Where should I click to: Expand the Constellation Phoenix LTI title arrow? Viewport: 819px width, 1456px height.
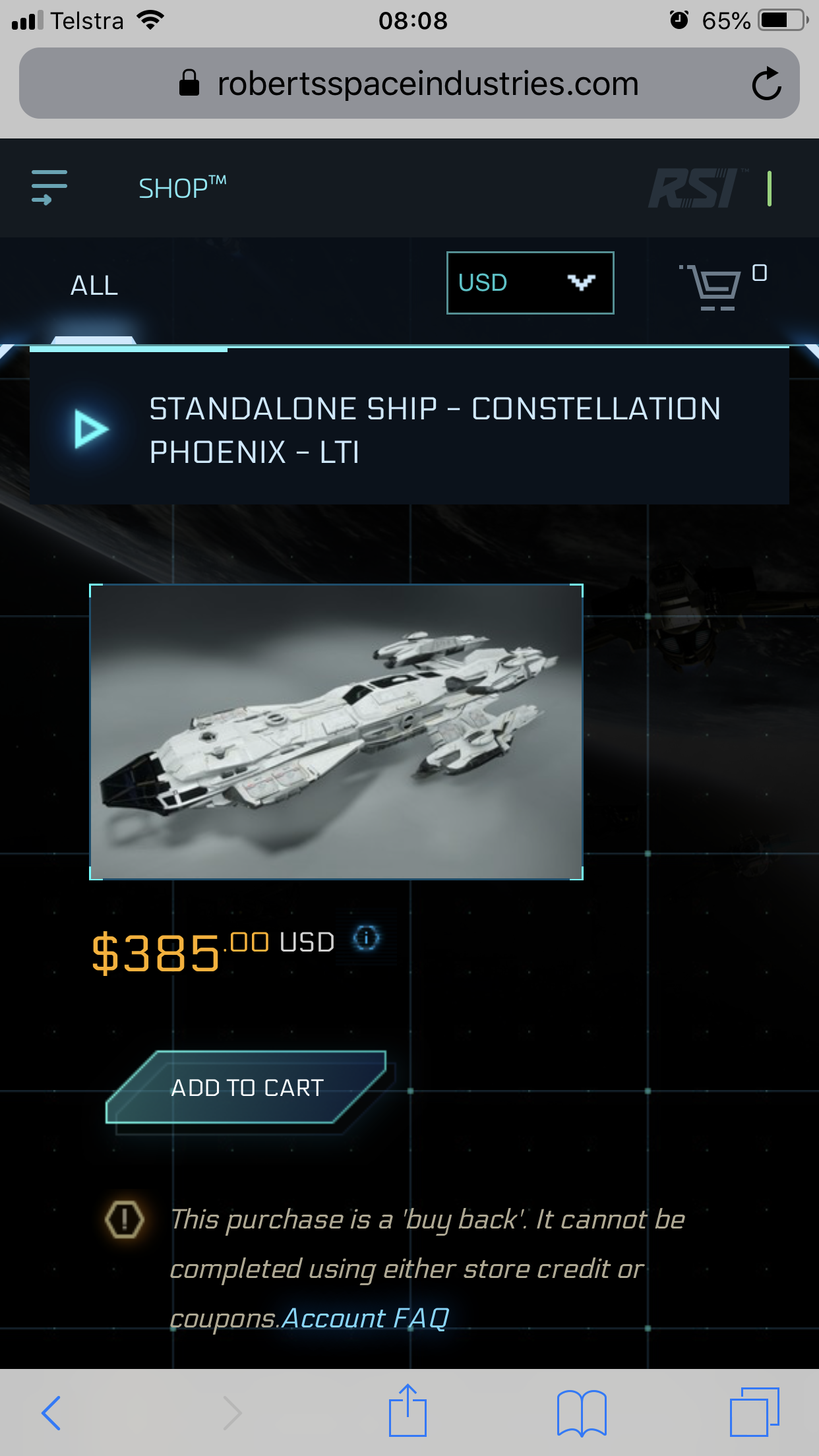coord(91,429)
